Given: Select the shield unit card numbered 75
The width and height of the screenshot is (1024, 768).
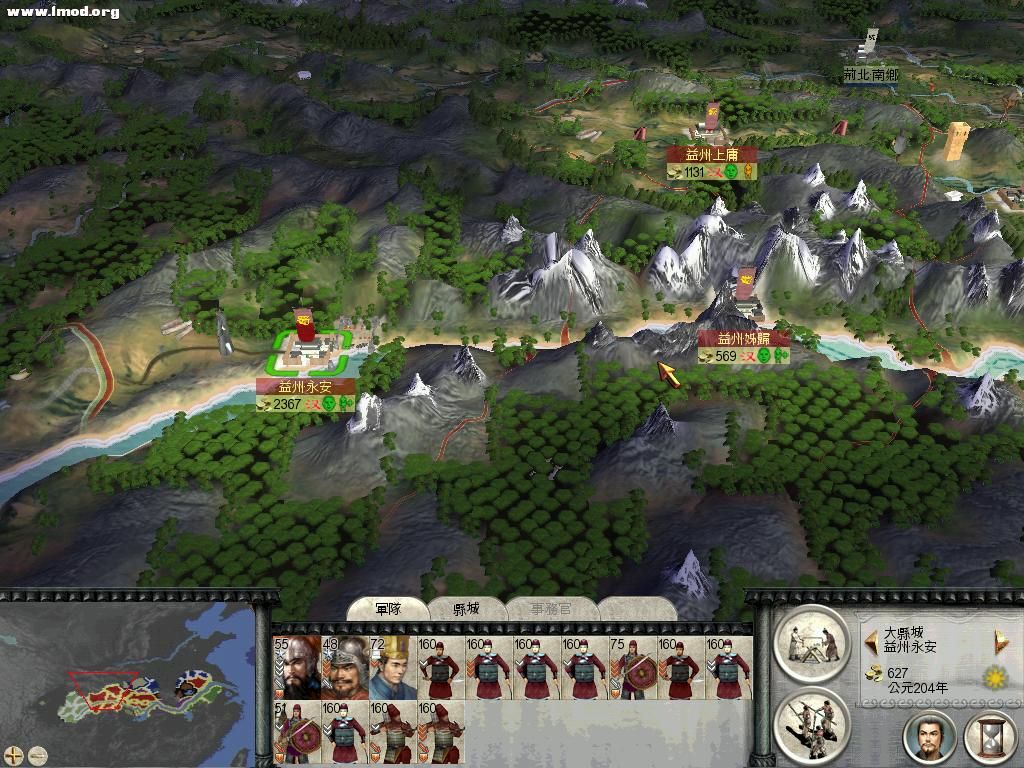Looking at the screenshot, I should (632, 667).
